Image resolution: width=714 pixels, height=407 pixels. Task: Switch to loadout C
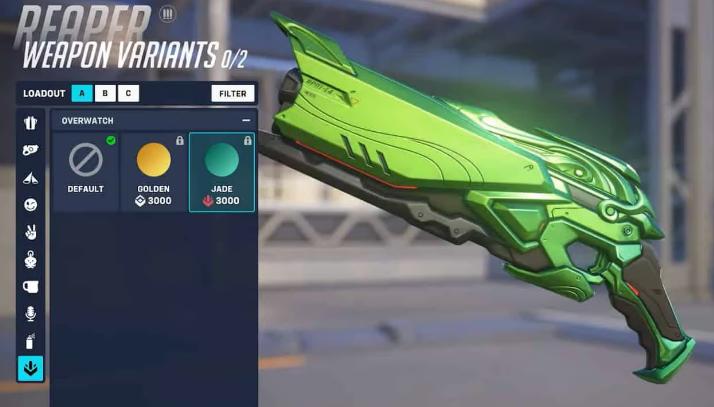coord(128,93)
